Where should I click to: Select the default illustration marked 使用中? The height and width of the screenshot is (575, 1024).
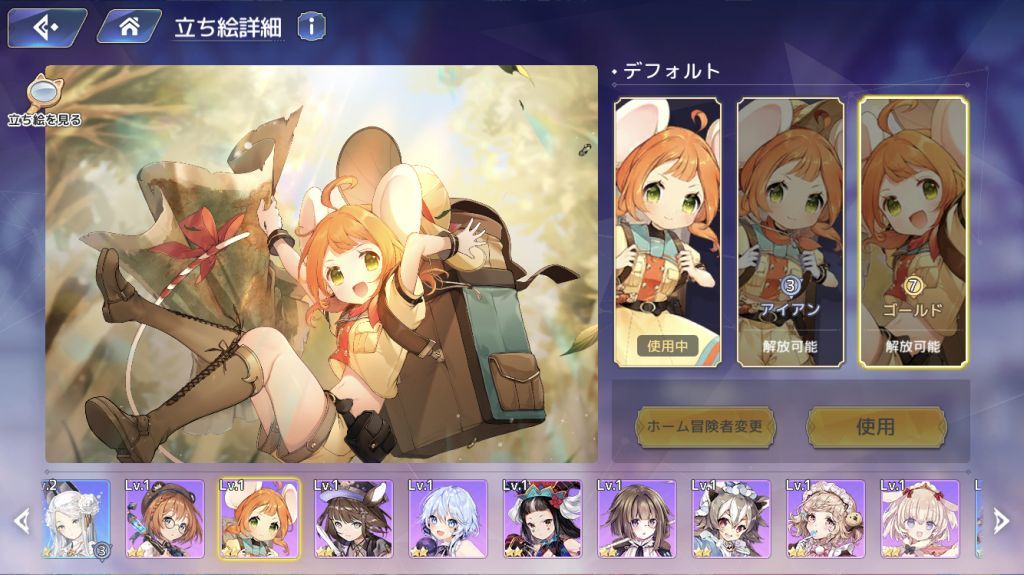[x=666, y=230]
